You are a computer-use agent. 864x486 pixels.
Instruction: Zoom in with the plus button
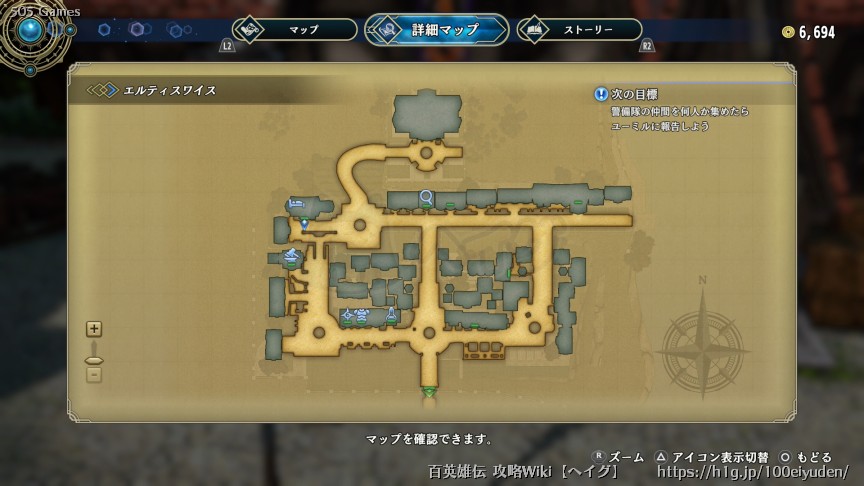94,328
